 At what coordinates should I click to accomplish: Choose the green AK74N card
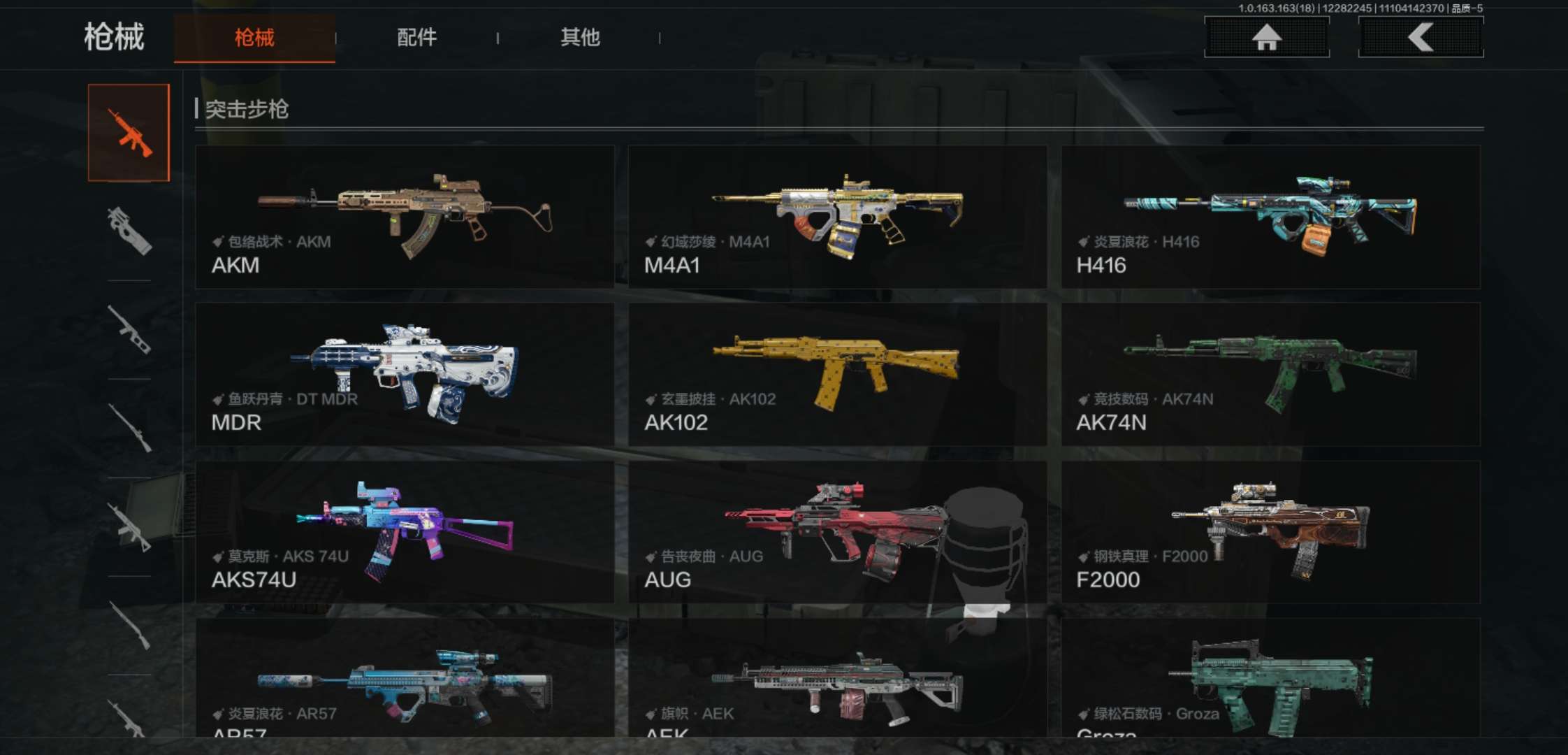tap(1270, 374)
